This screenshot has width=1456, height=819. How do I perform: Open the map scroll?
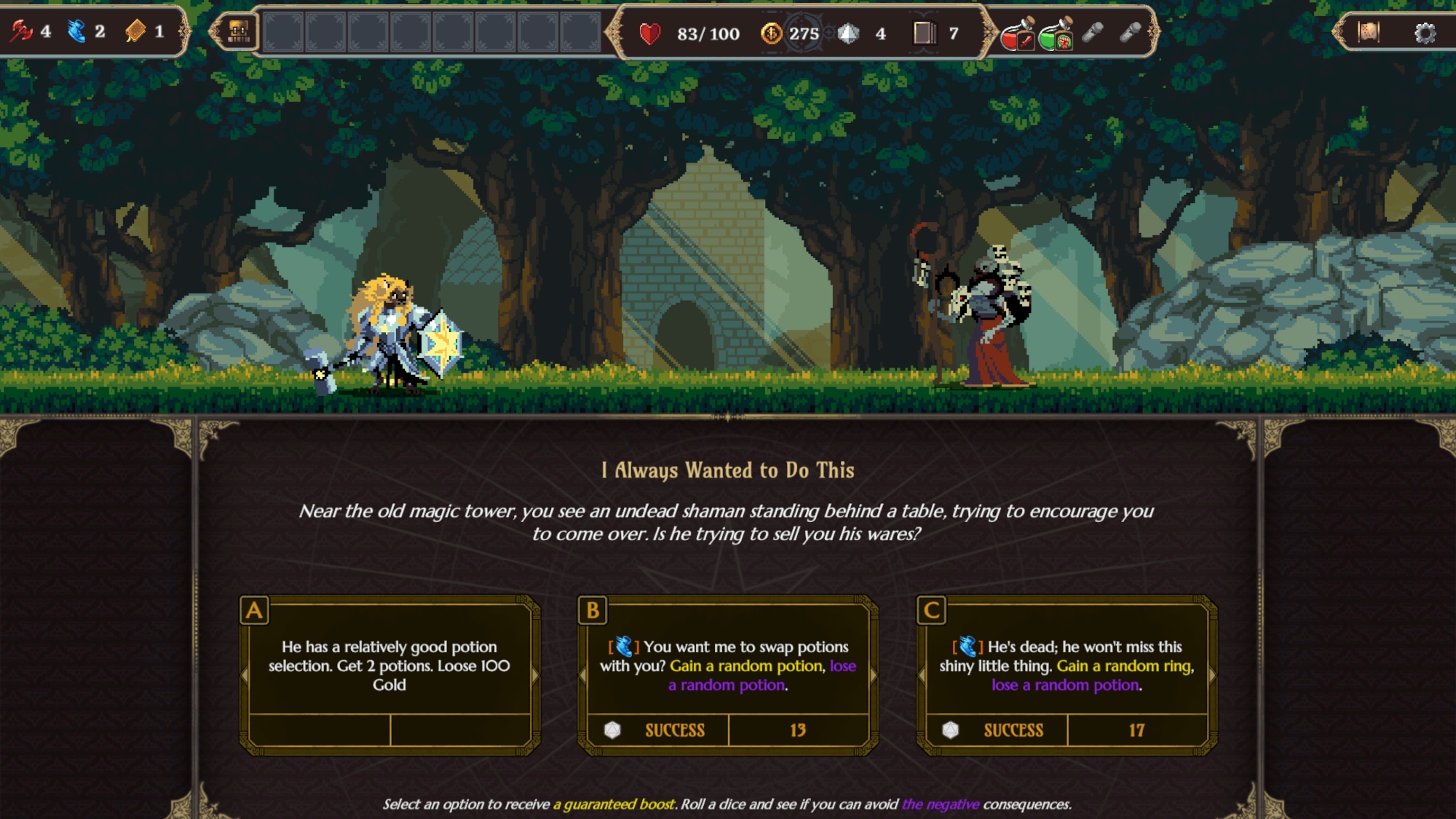1368,33
